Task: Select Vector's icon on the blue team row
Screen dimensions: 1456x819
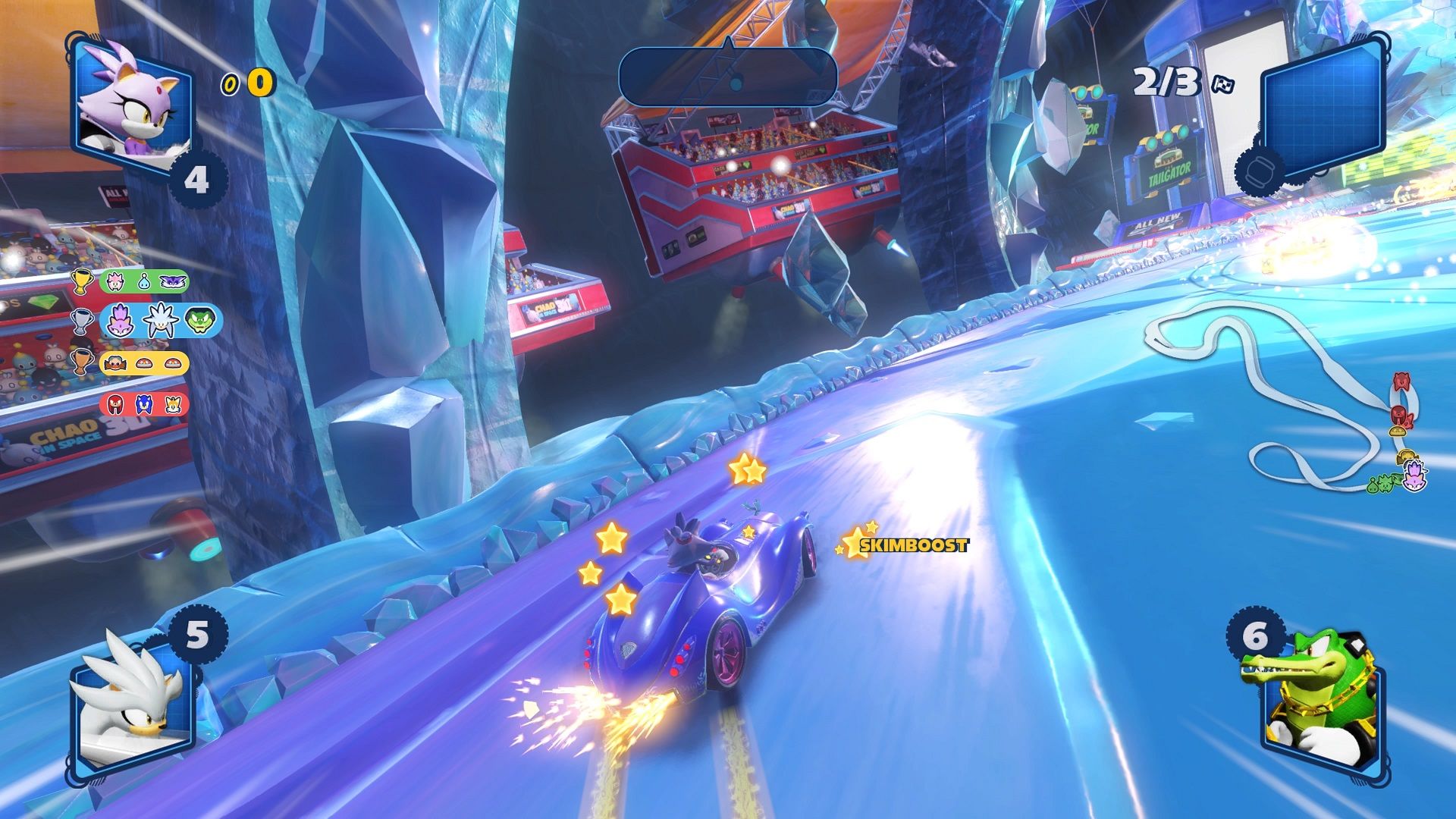Action: [200, 322]
